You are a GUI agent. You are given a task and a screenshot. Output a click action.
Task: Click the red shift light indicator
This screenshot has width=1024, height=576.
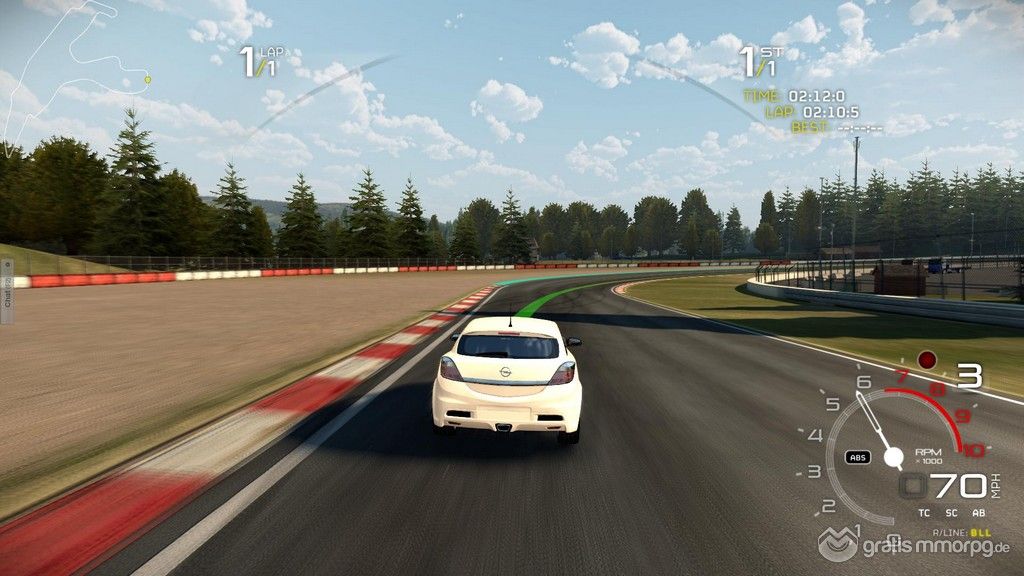[x=927, y=358]
